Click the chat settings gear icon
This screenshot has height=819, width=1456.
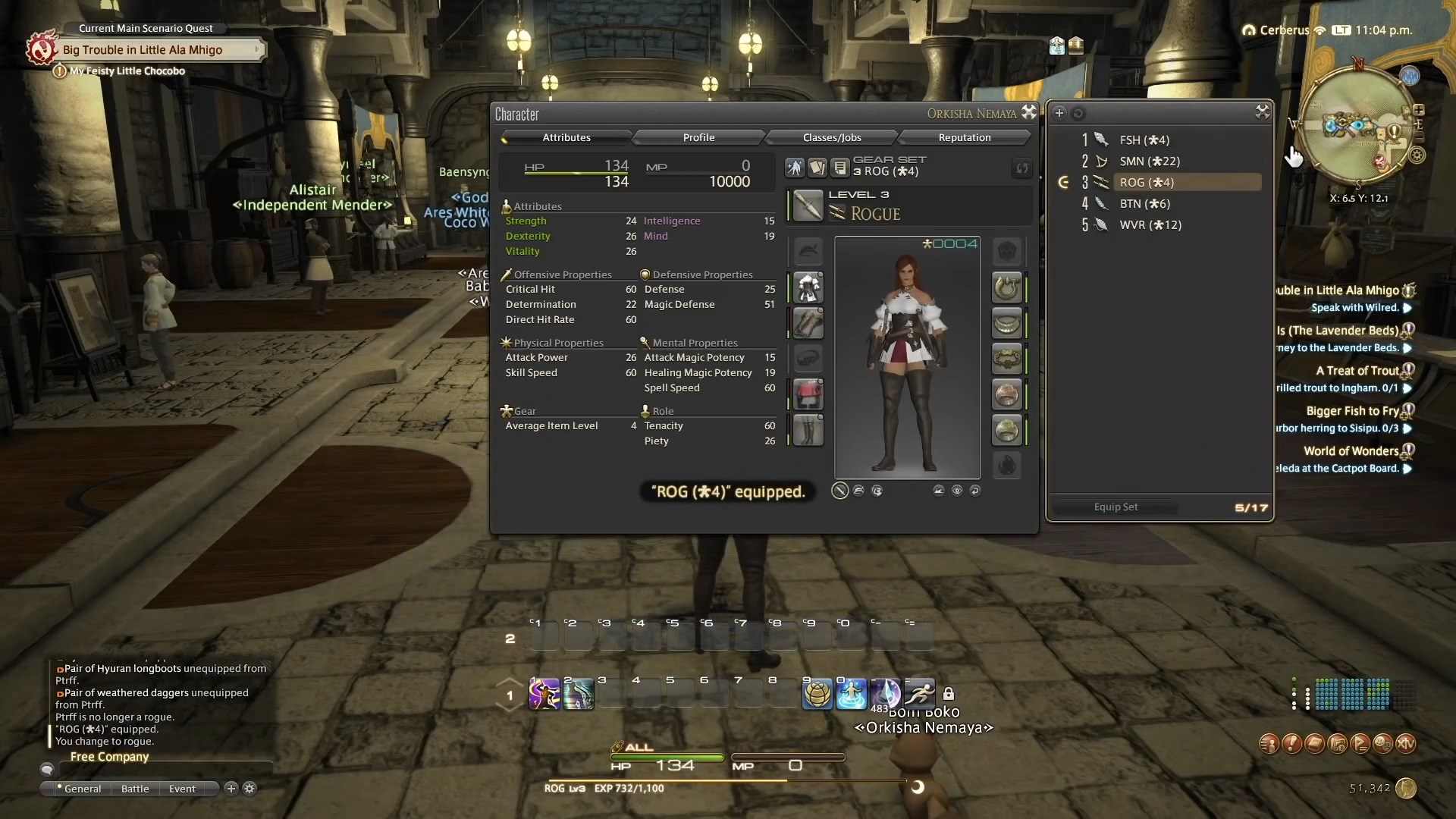pos(249,789)
